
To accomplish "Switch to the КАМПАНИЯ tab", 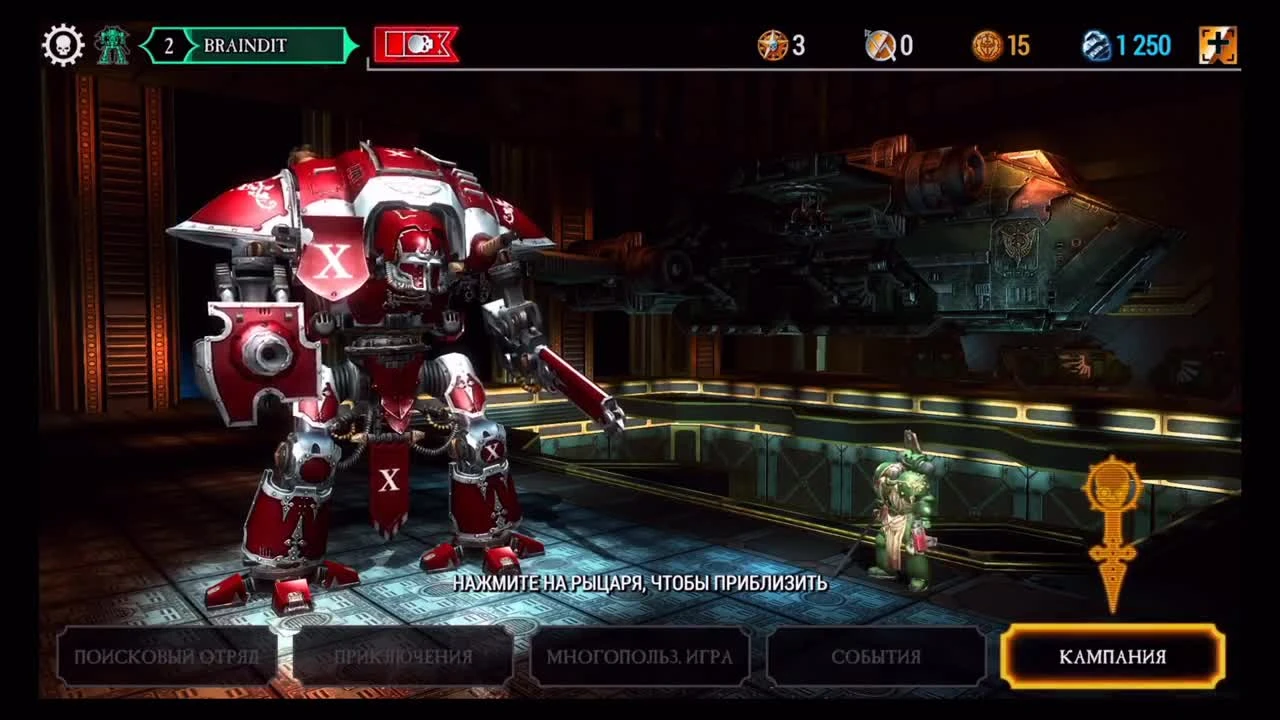I will 1113,655.
